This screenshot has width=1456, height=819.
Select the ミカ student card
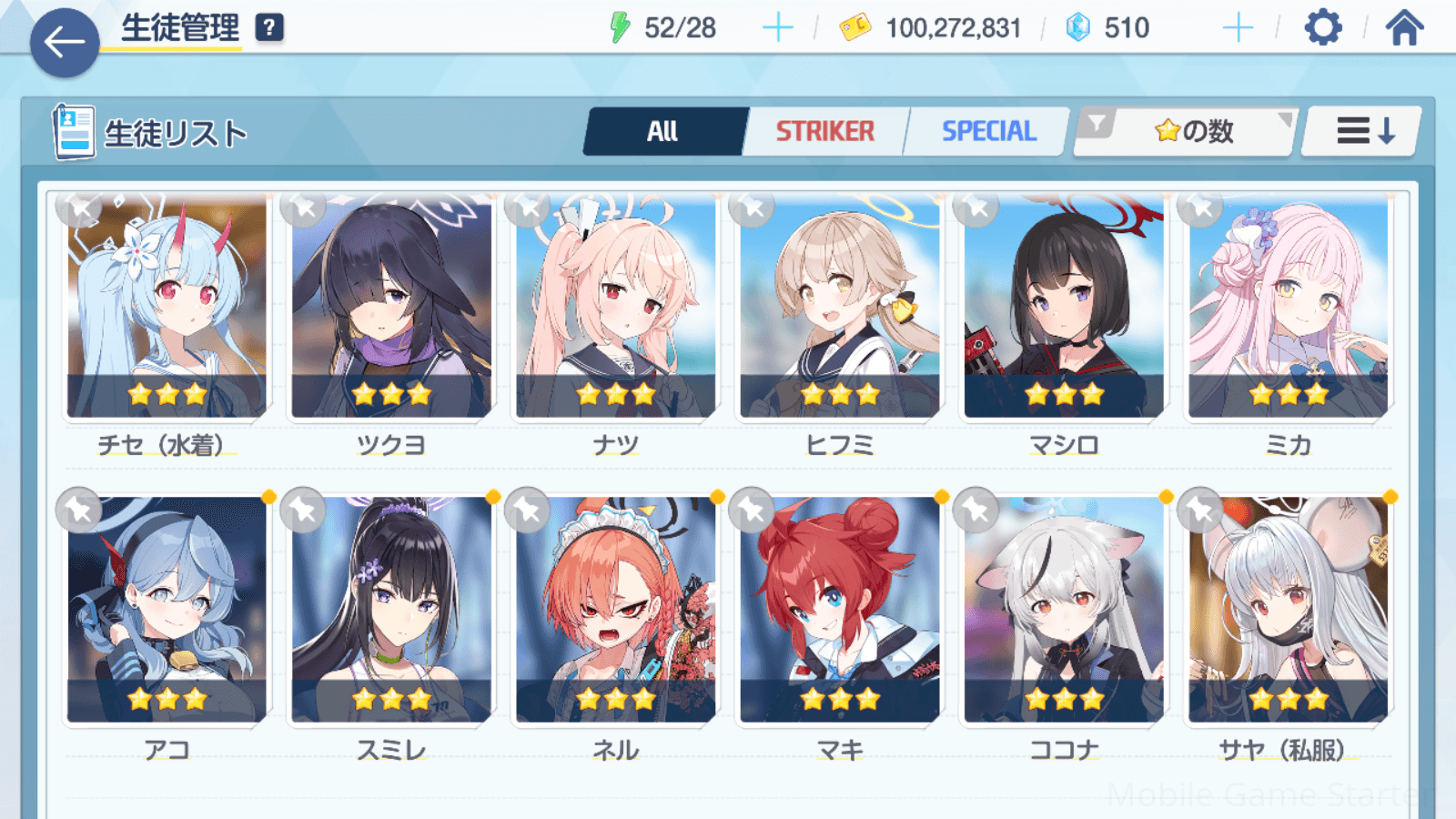[x=1289, y=309]
